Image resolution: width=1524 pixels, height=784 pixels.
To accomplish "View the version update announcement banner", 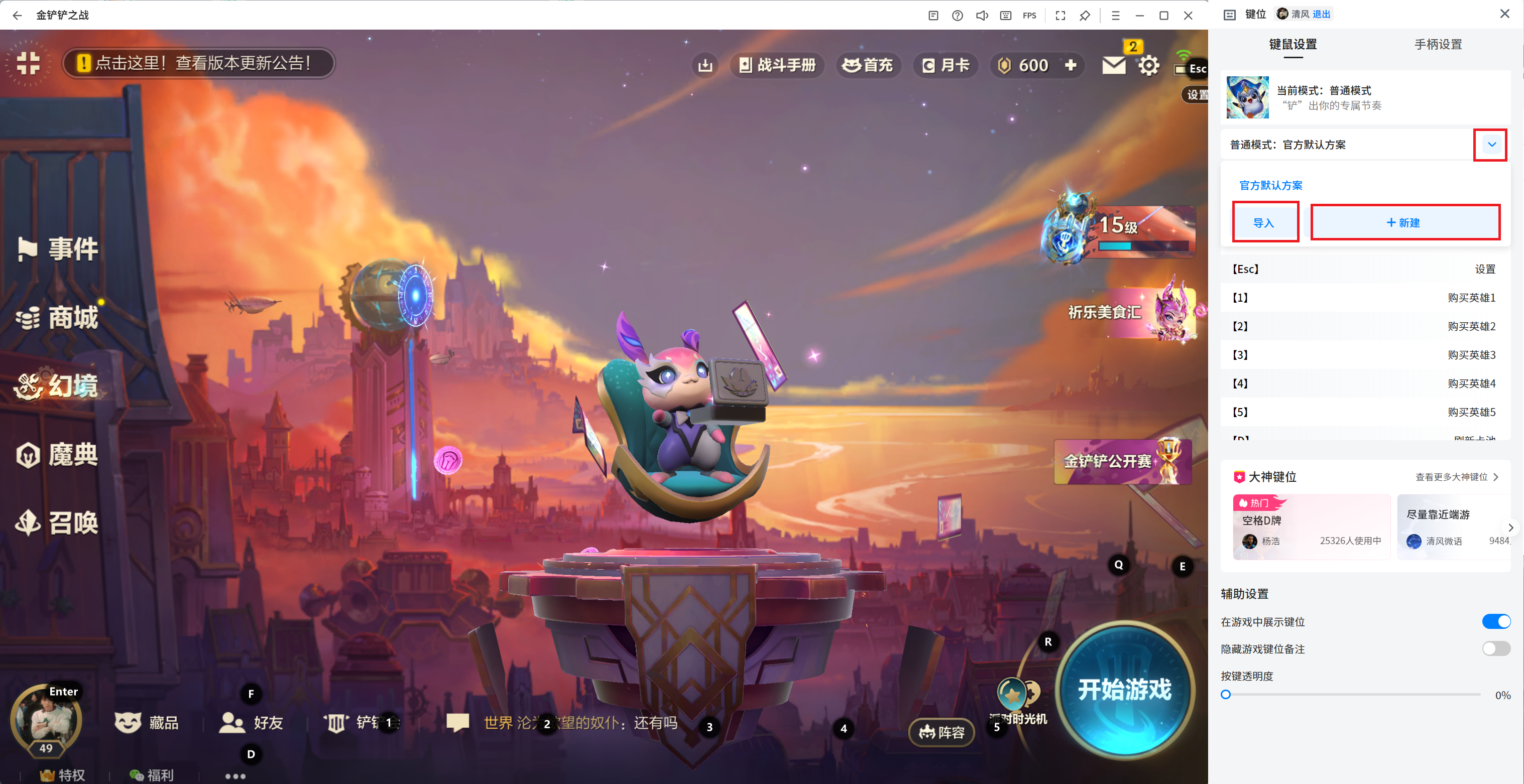I will [x=199, y=63].
